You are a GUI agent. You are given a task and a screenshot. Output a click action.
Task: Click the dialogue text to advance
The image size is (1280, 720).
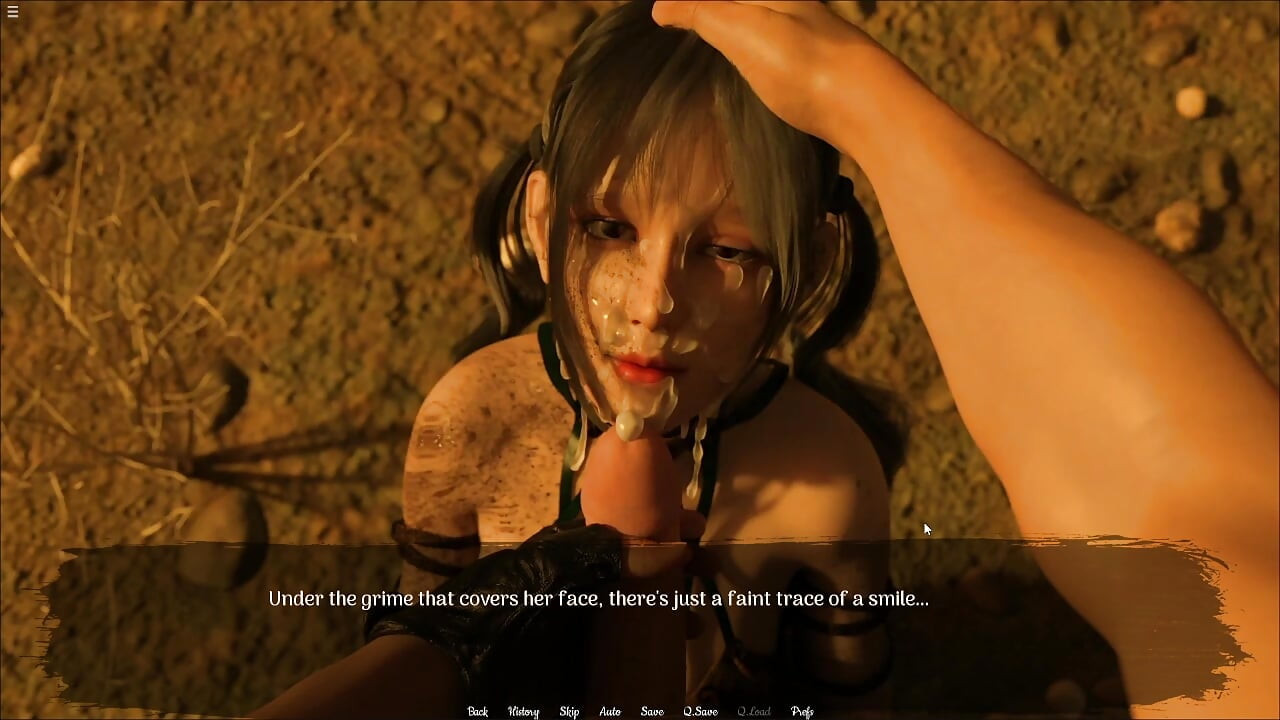598,599
